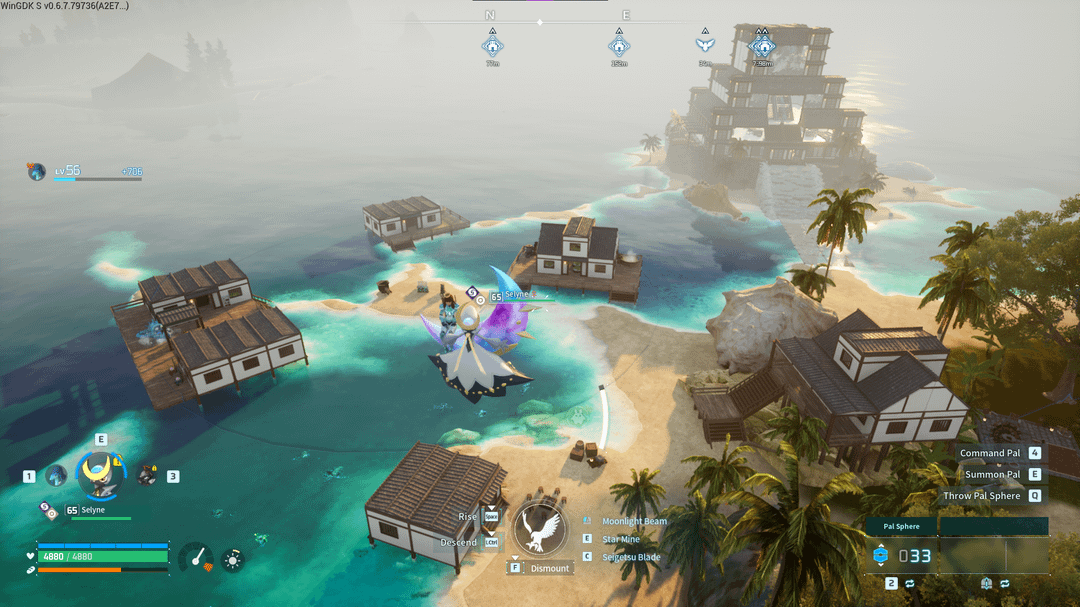Viewport: 1080px width, 607px height.
Task: Select the Pal Sphere item slot
Action: (x=902, y=555)
